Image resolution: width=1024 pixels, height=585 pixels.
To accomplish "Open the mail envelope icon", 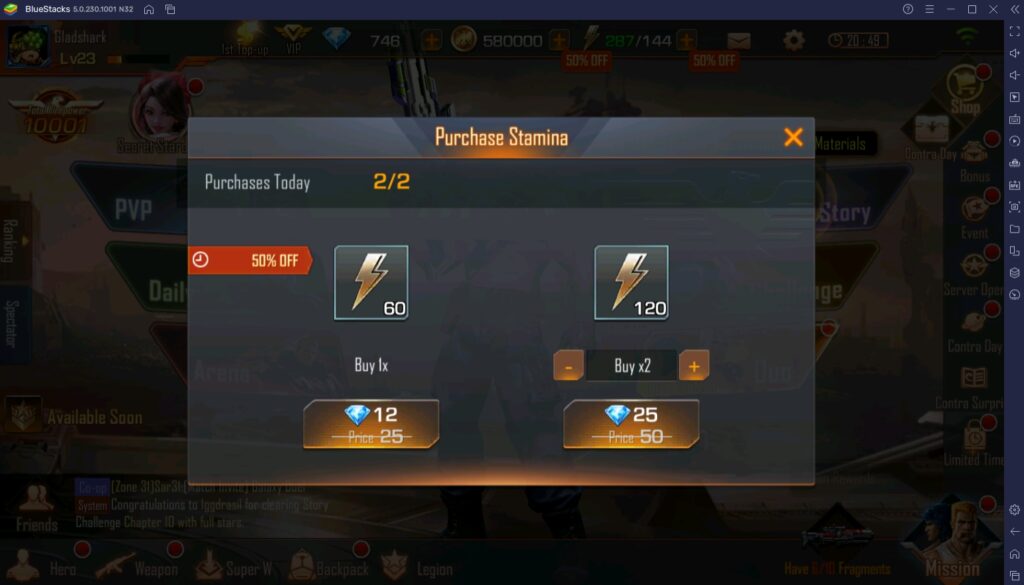I will tap(739, 41).
